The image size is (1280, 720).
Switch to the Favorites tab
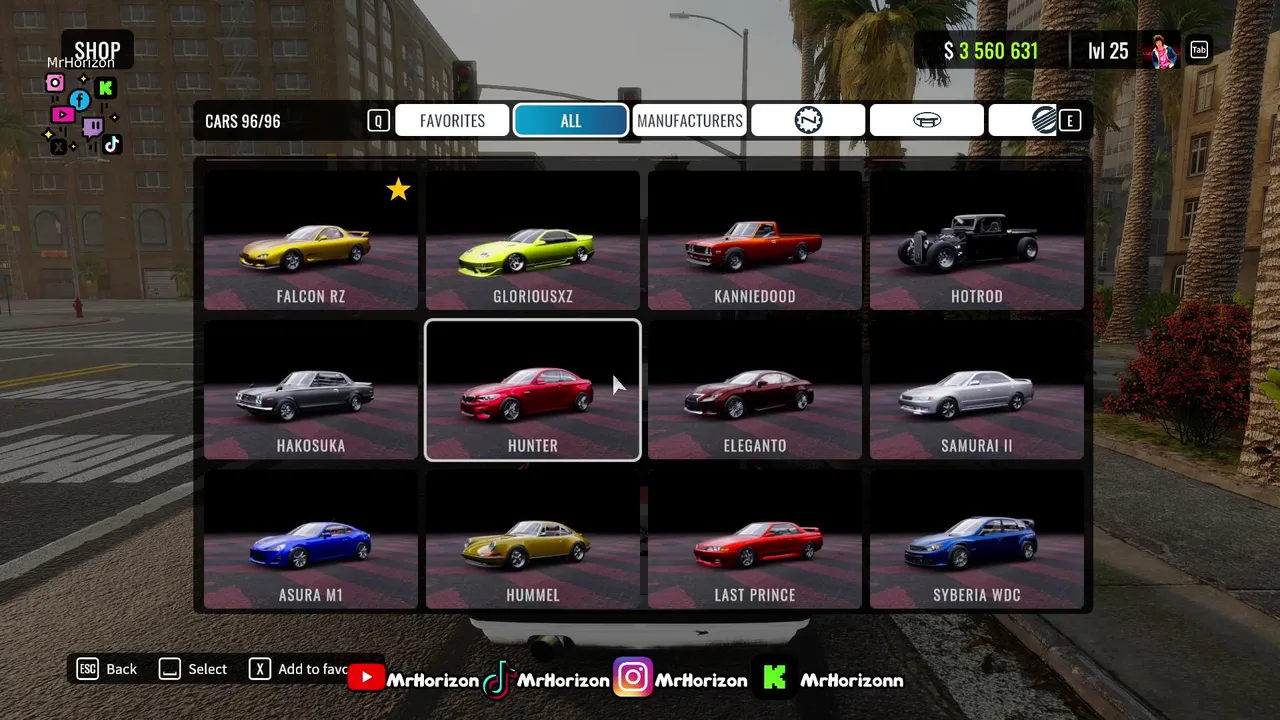[x=452, y=121]
